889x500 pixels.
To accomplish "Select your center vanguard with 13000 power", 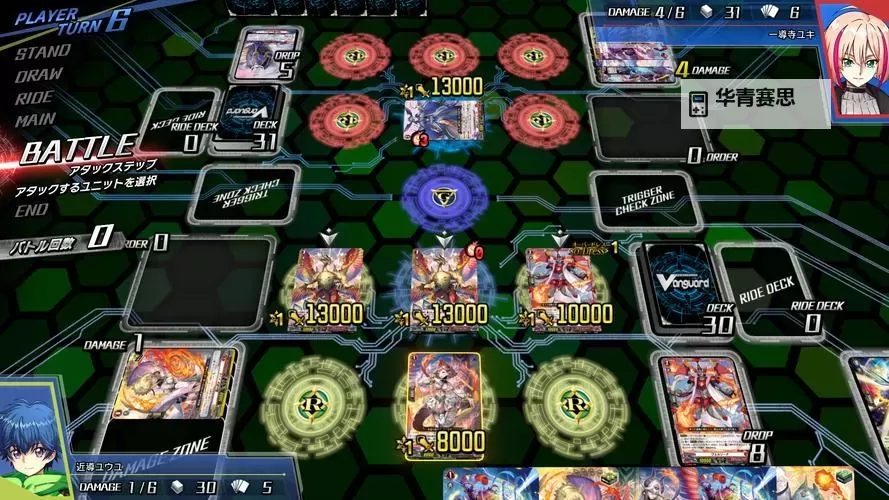I will [x=442, y=283].
